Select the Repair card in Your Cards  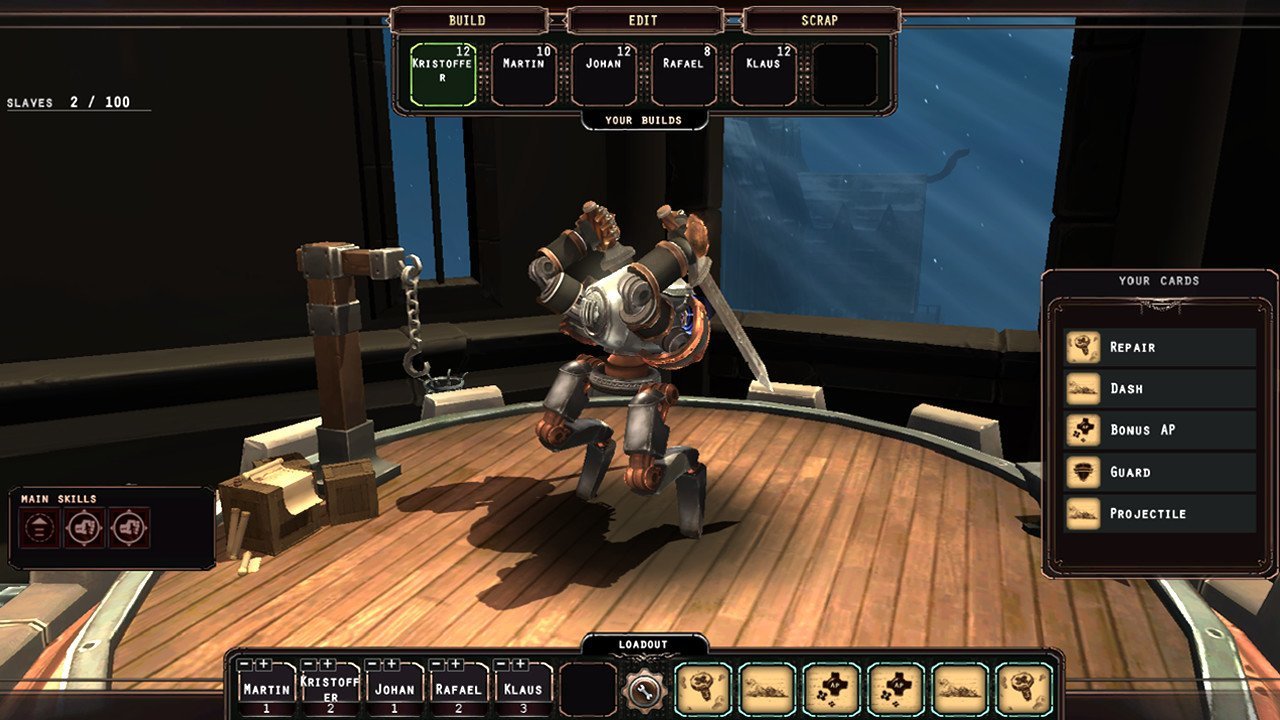tap(1160, 347)
